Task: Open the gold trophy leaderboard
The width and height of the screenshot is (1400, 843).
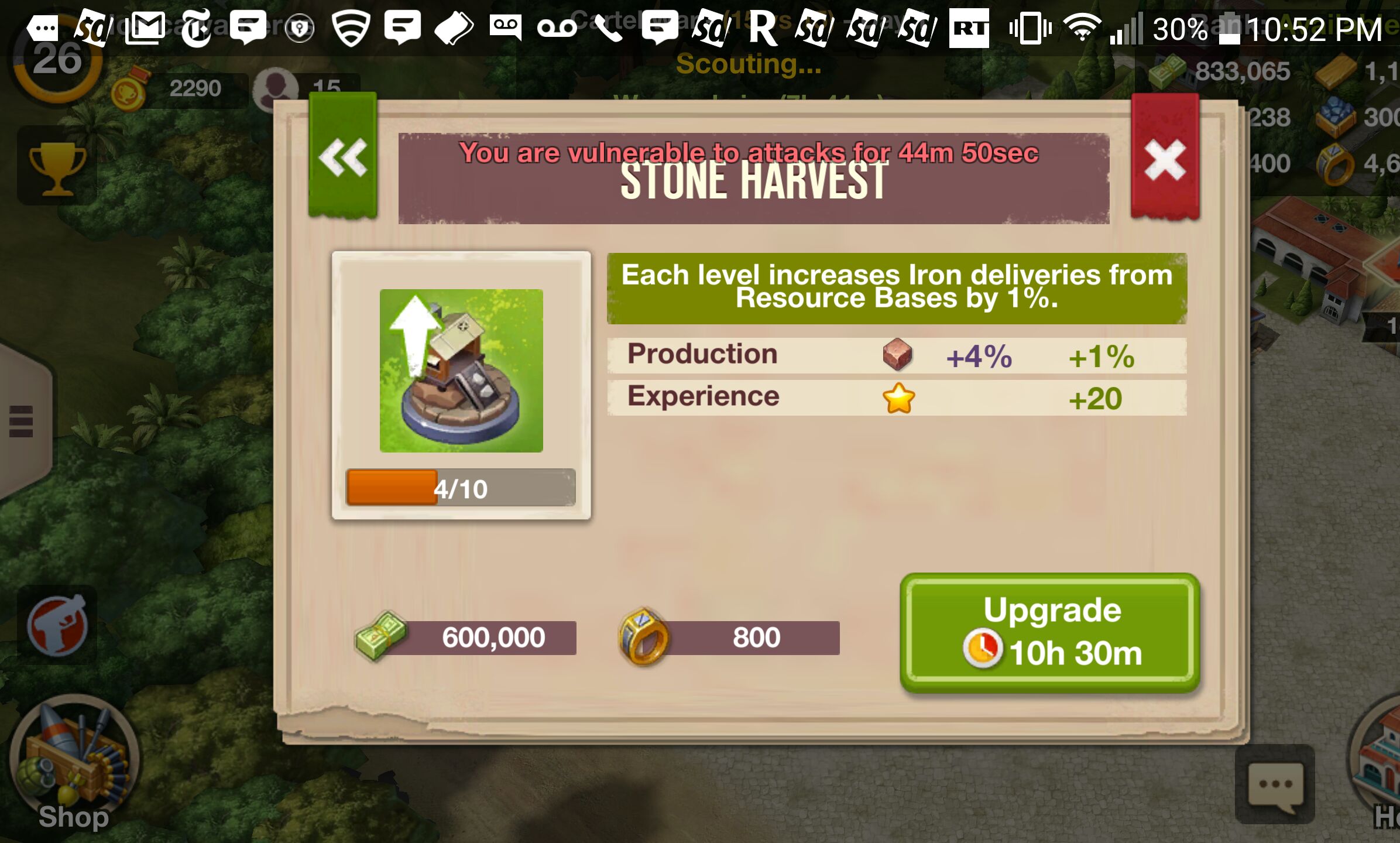Action: [x=57, y=168]
